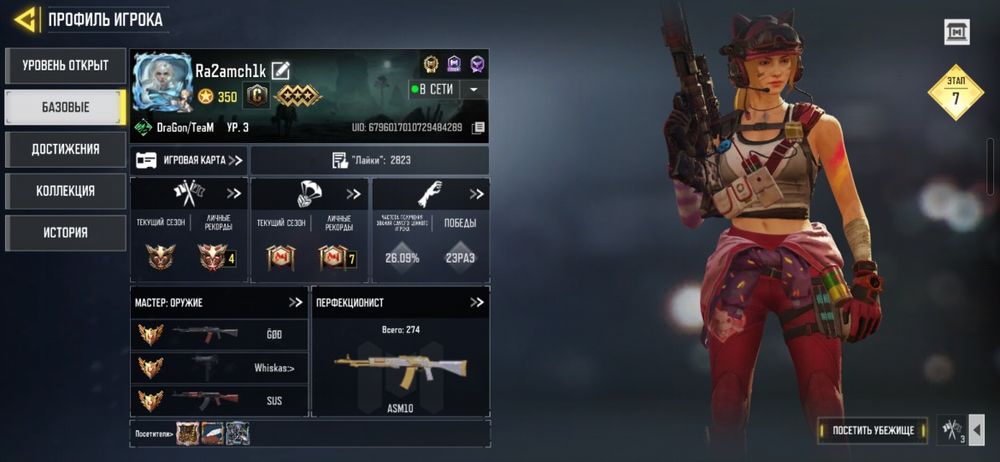Open the "Достижения" tab

pyautogui.click(x=65, y=149)
